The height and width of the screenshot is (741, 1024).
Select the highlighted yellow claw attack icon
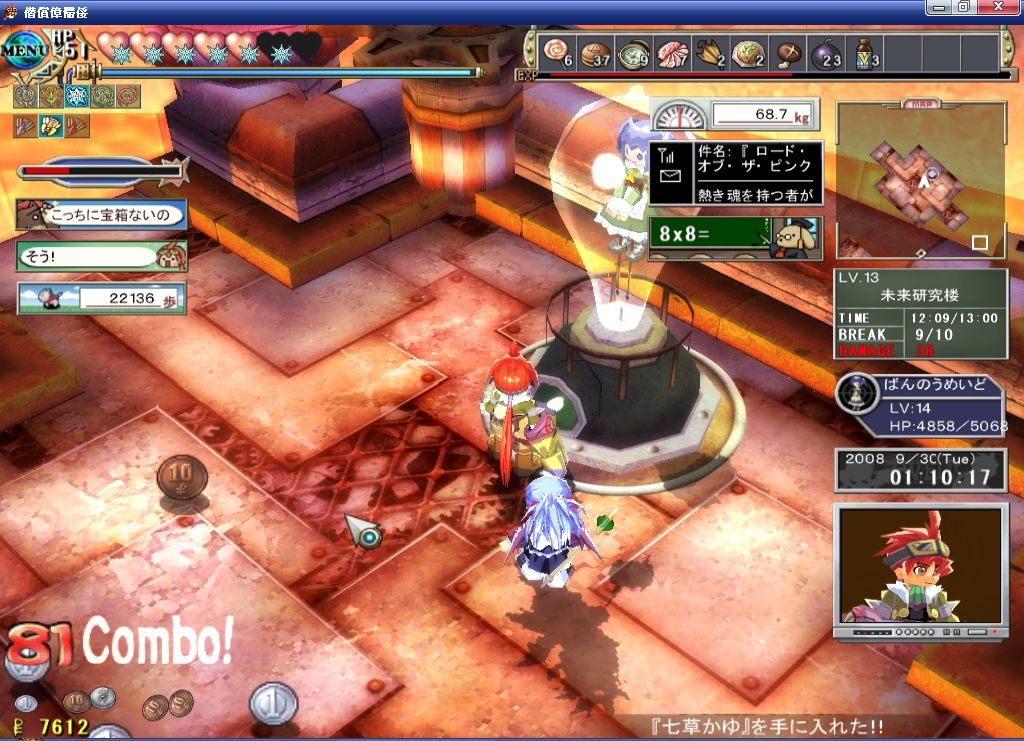point(50,126)
